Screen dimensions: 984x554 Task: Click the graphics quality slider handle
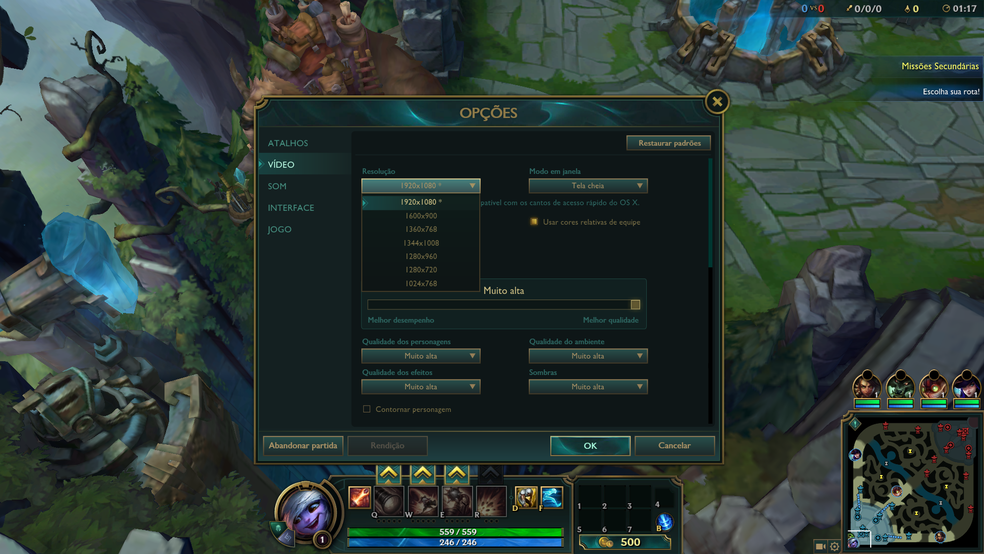pyautogui.click(x=635, y=305)
